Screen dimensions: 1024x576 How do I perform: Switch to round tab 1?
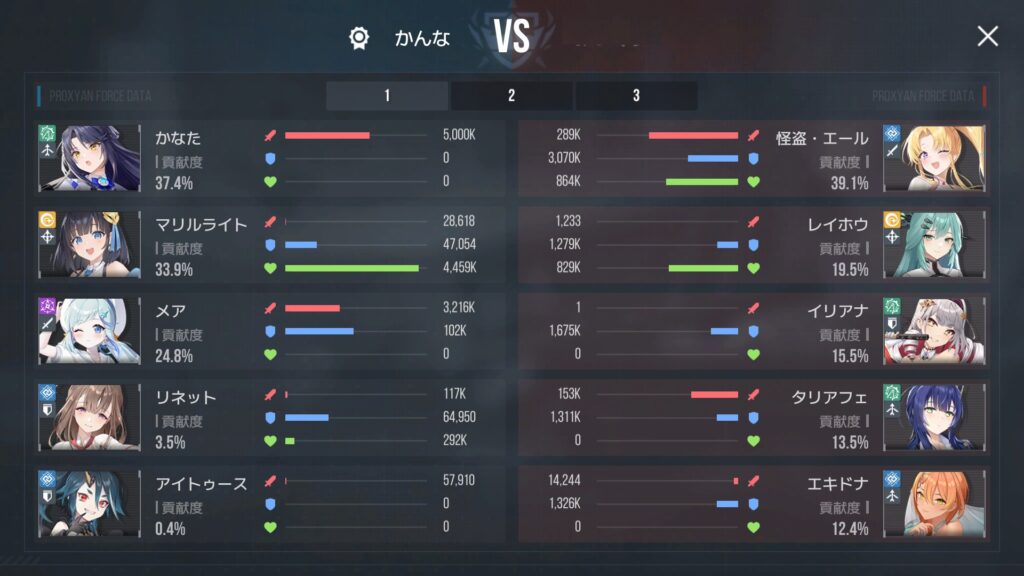pos(387,96)
